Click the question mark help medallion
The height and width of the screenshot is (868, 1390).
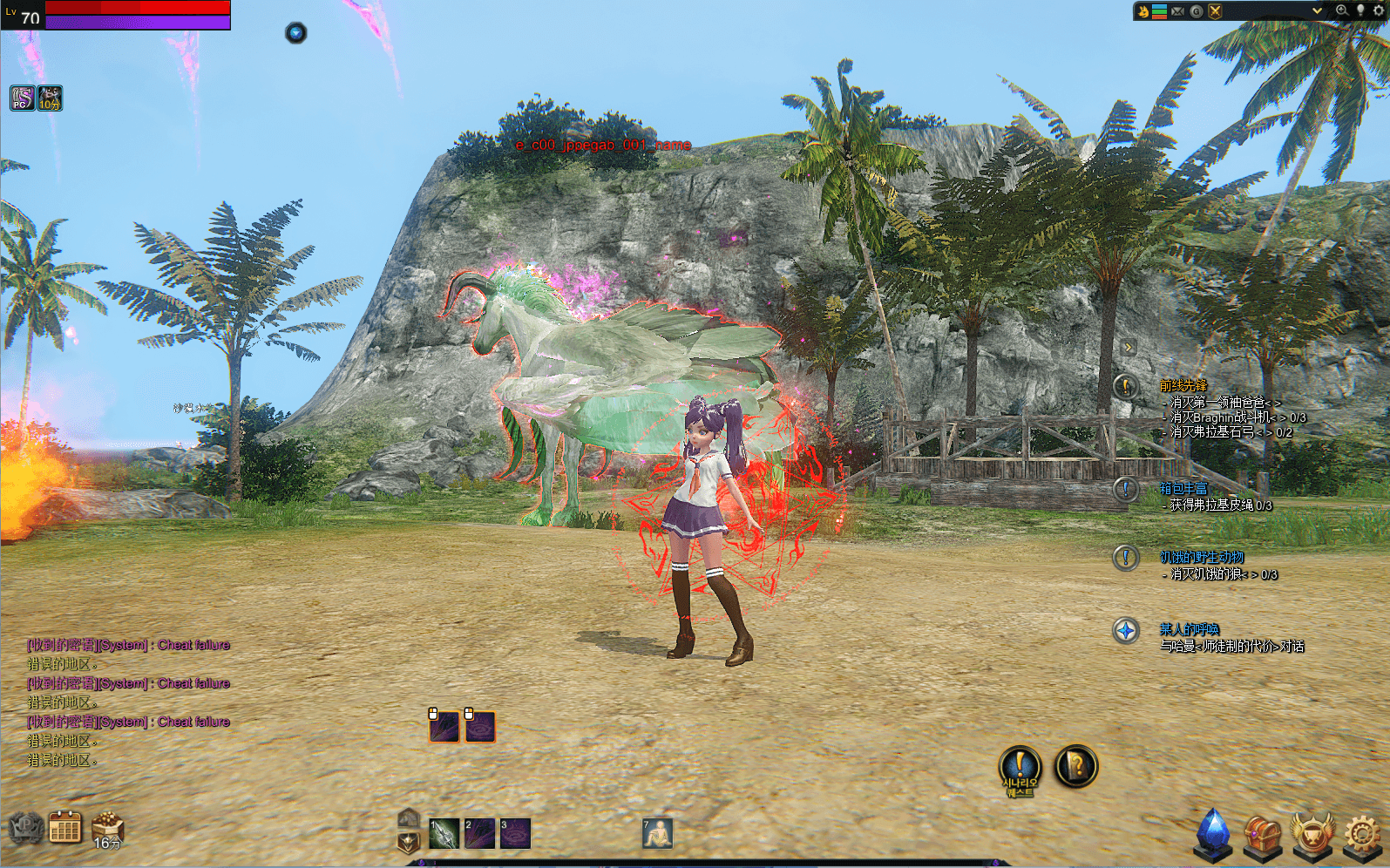coord(1076,766)
